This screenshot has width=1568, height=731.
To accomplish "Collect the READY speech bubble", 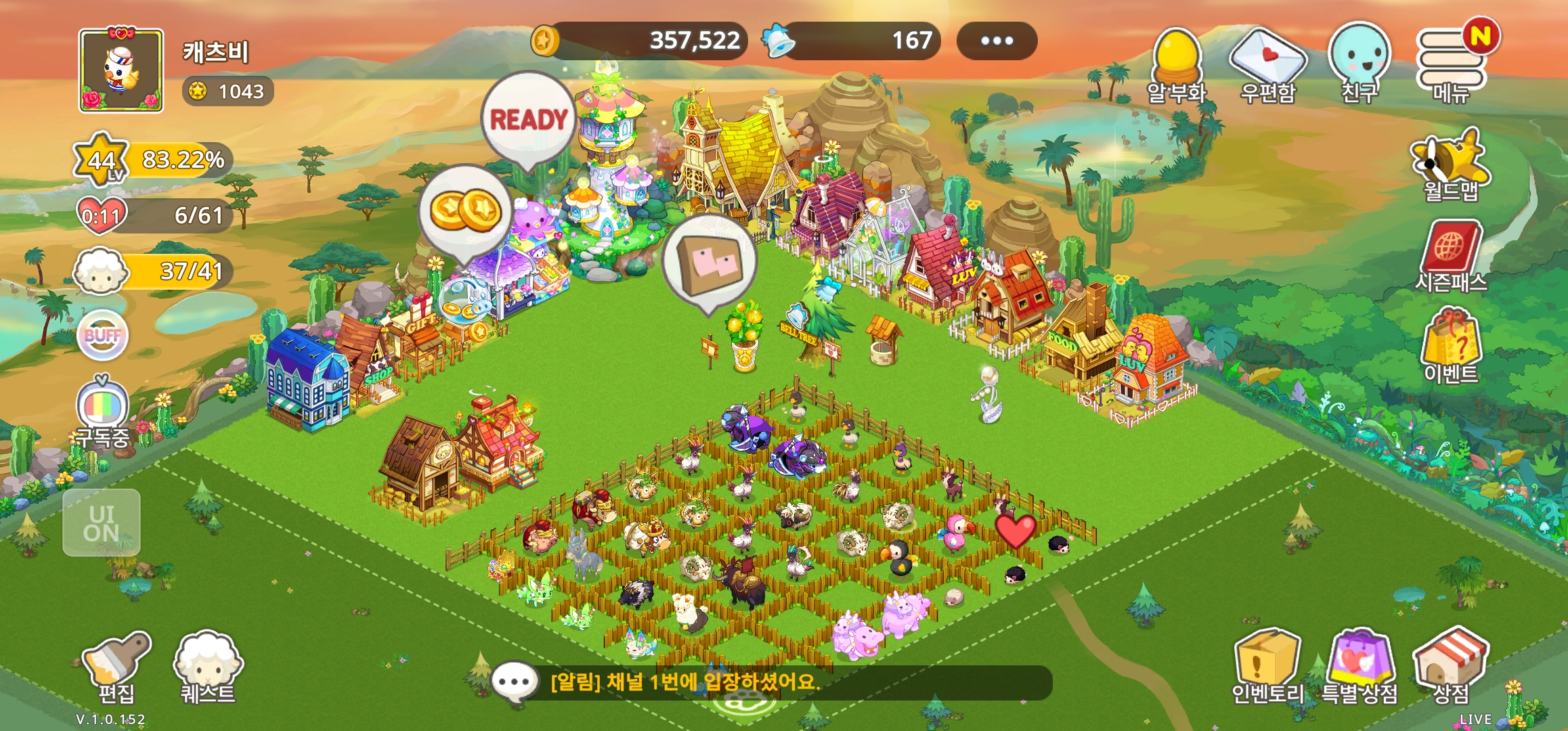I will click(x=528, y=120).
